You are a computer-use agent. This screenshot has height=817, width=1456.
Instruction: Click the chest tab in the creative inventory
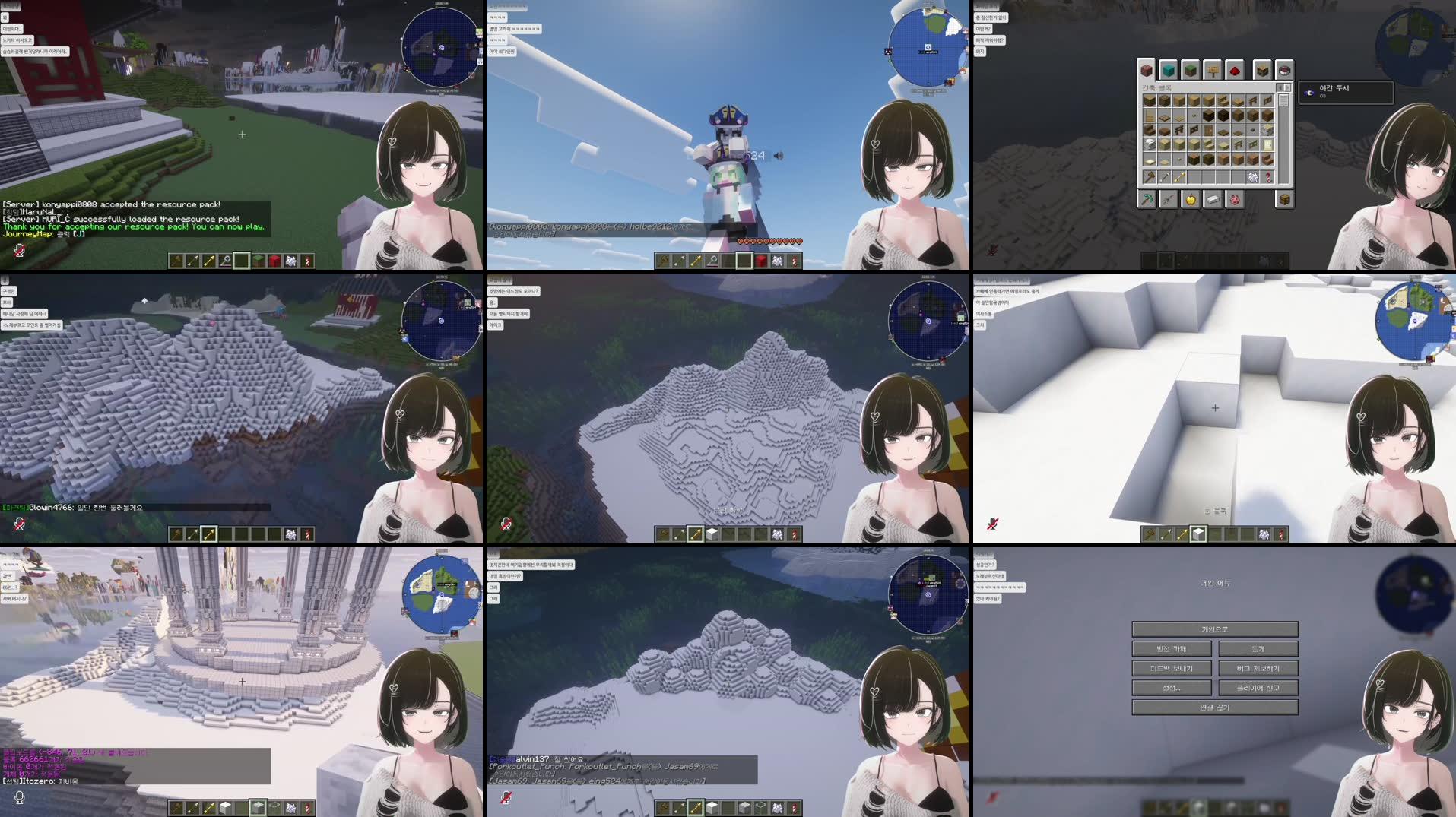[1284, 200]
